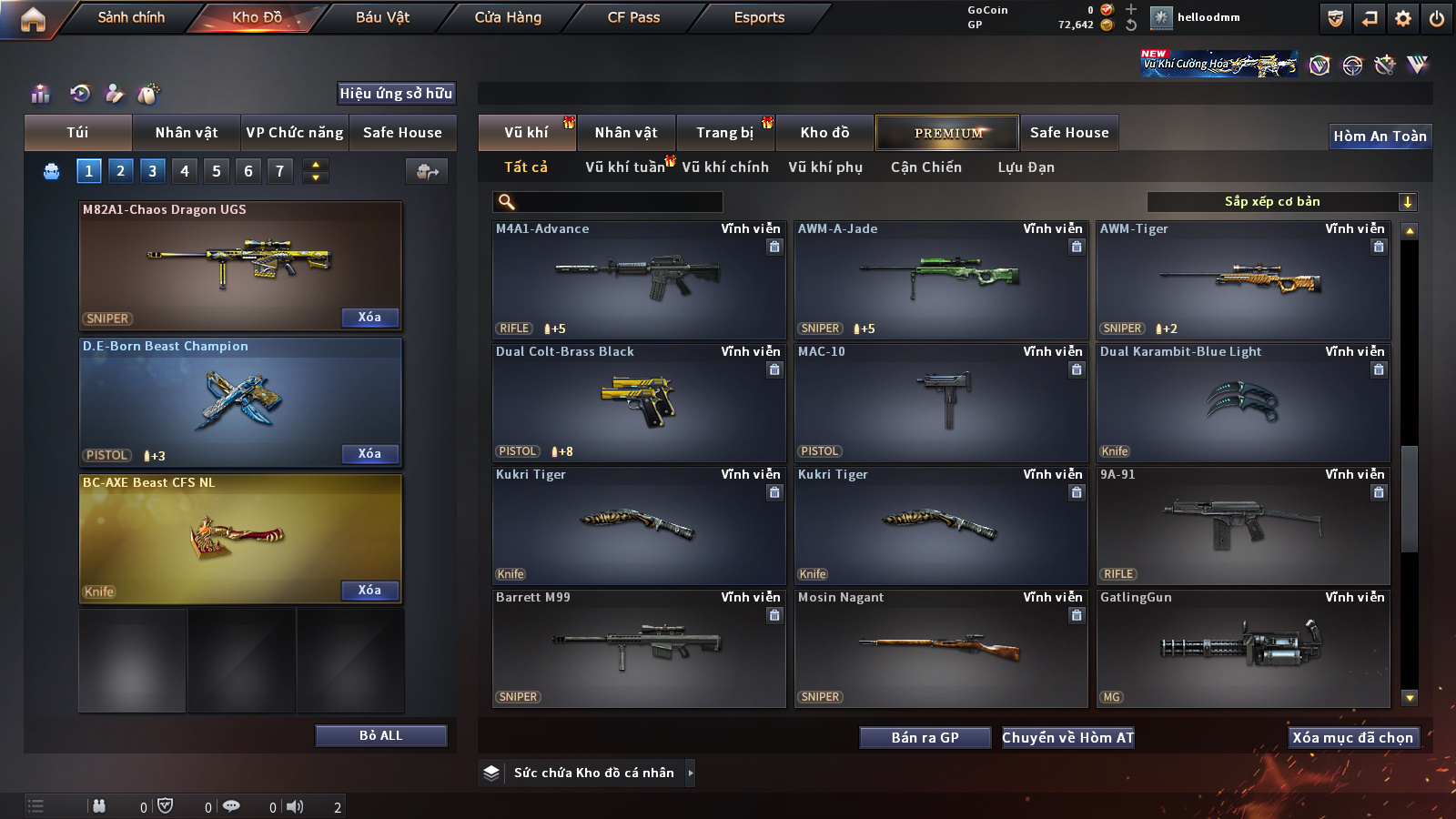This screenshot has width=1456, height=819.
Task: Choose the Dual Karambit-Blue Light knife
Action: coord(1243,403)
